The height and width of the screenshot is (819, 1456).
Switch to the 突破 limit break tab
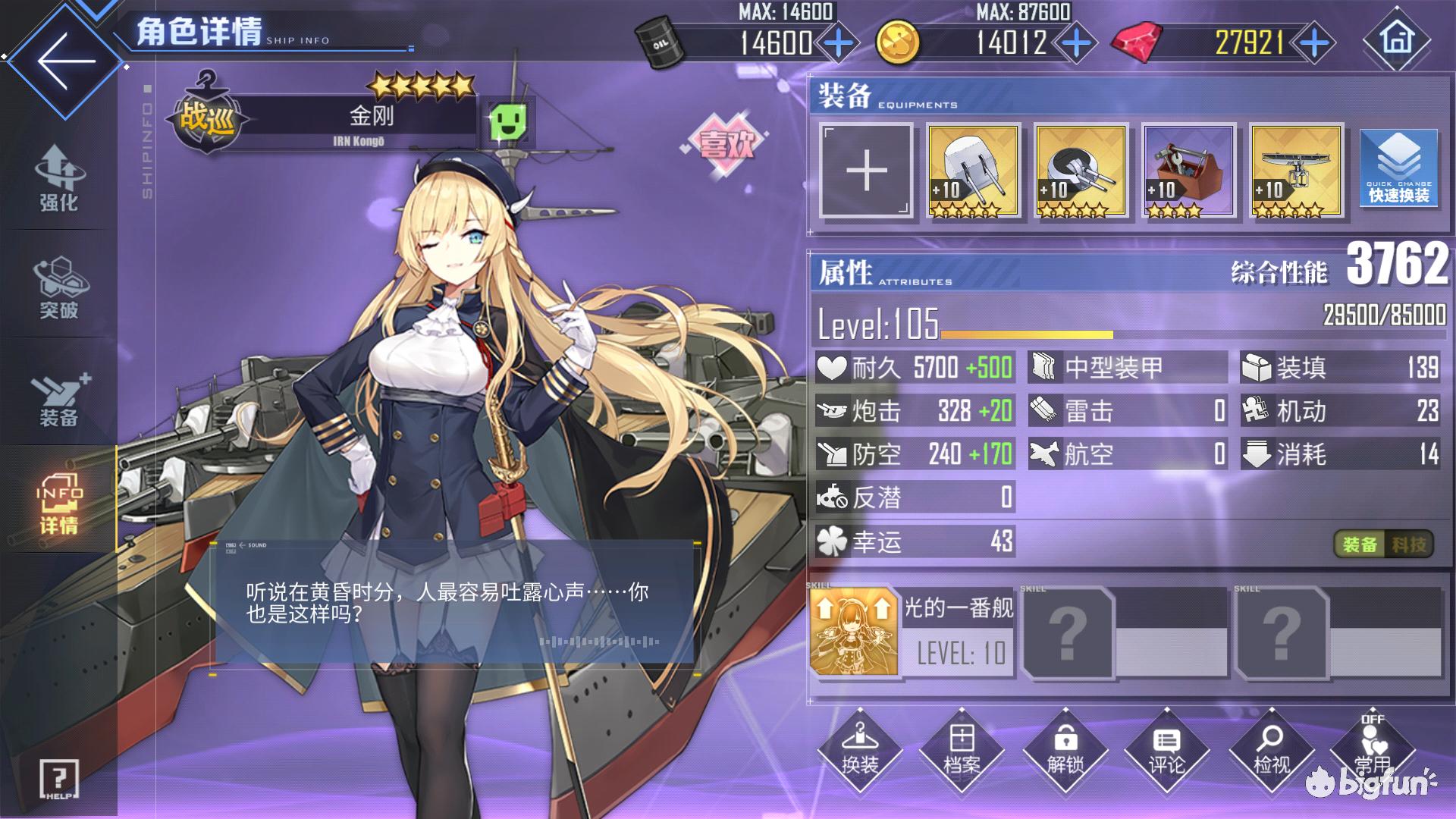coord(58,288)
